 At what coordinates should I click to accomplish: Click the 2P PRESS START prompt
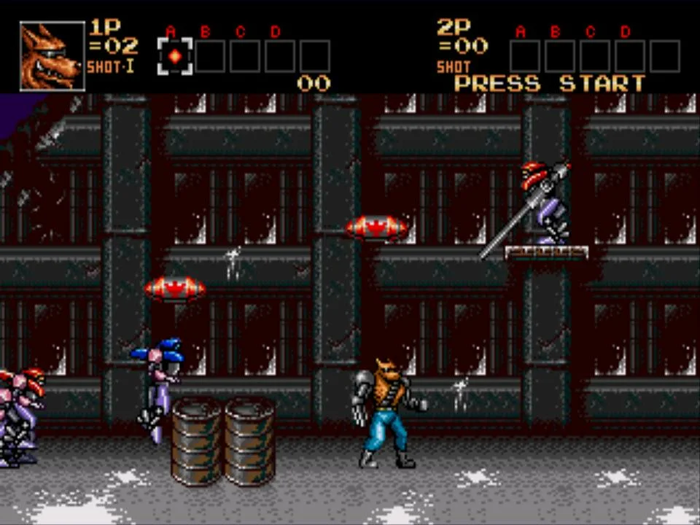click(x=549, y=84)
